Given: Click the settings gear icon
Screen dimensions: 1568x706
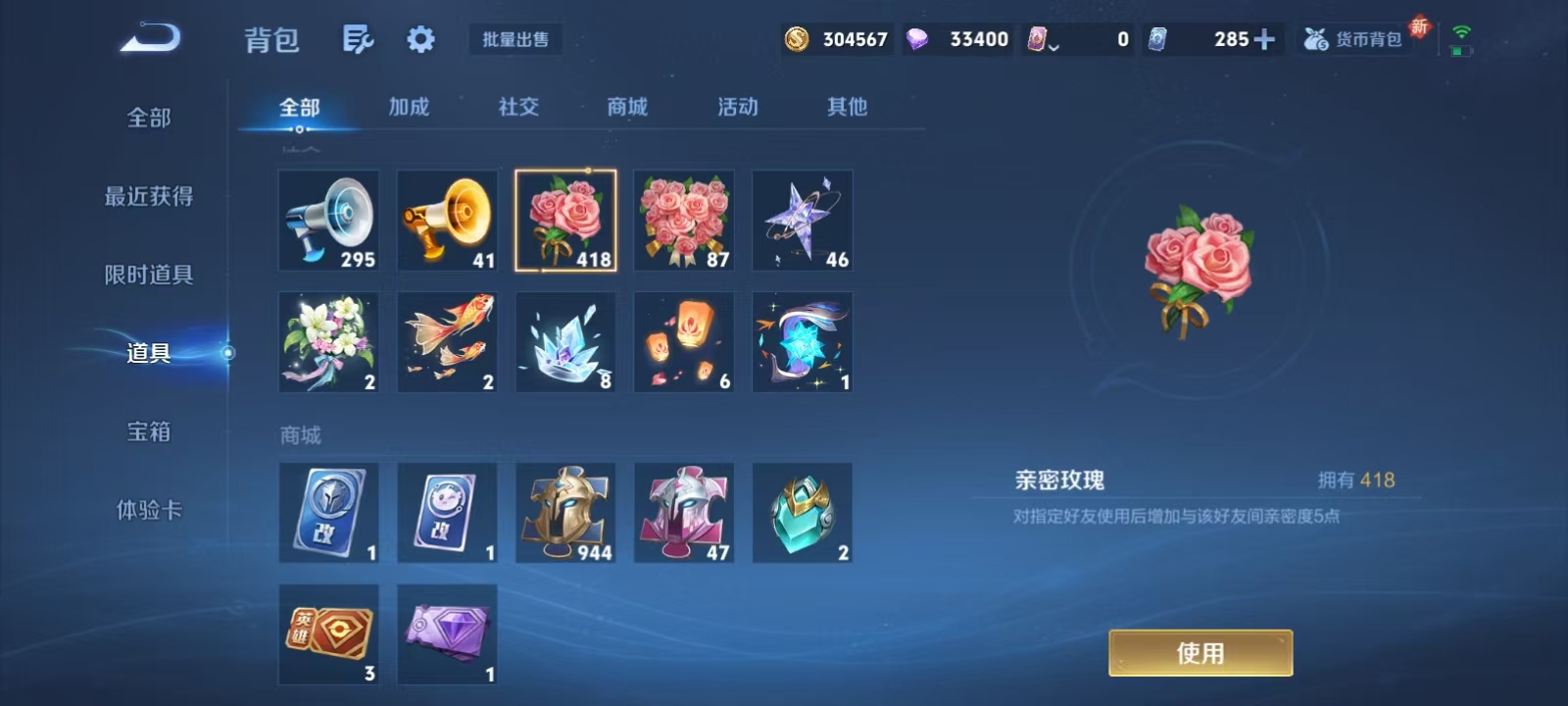Looking at the screenshot, I should pyautogui.click(x=419, y=41).
